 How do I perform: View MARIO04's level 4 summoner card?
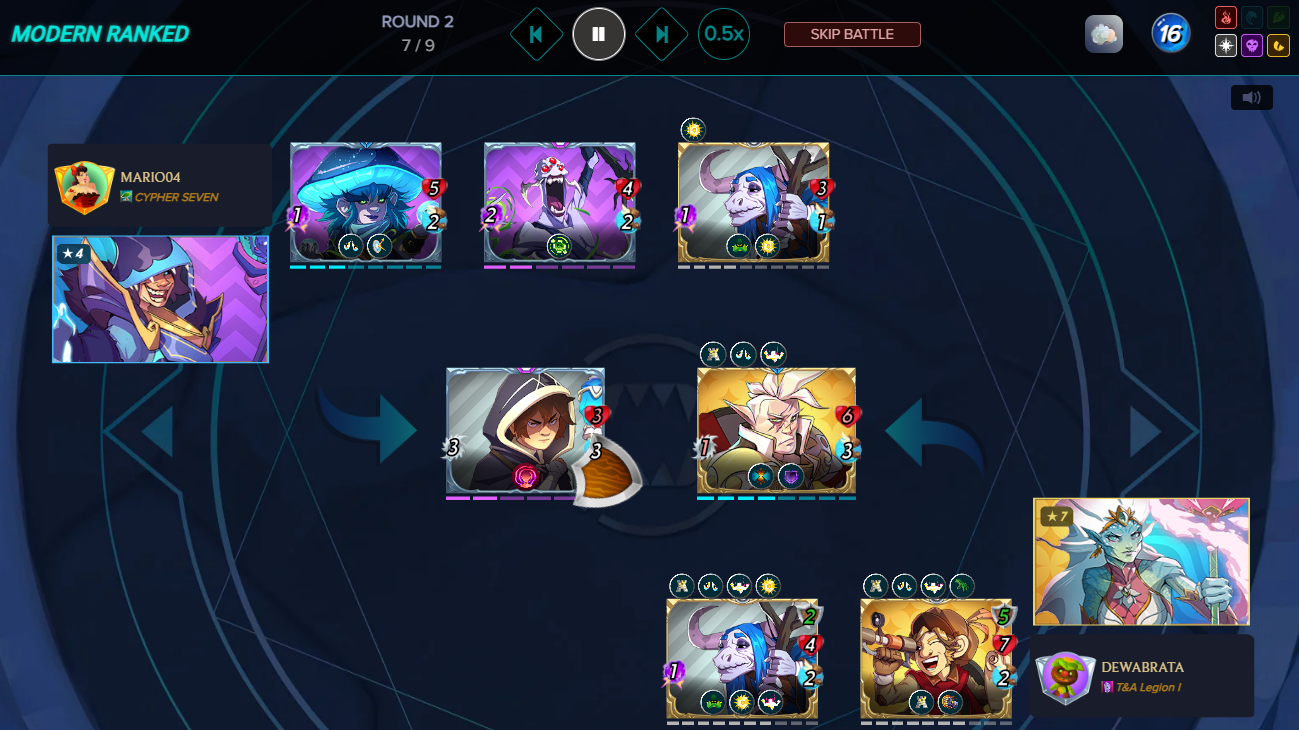coord(160,299)
